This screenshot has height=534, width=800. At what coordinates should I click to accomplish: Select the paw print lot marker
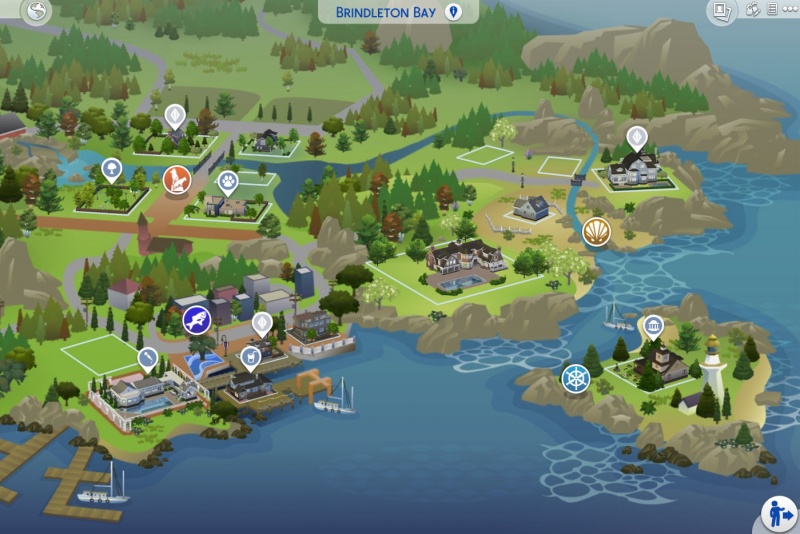(227, 182)
